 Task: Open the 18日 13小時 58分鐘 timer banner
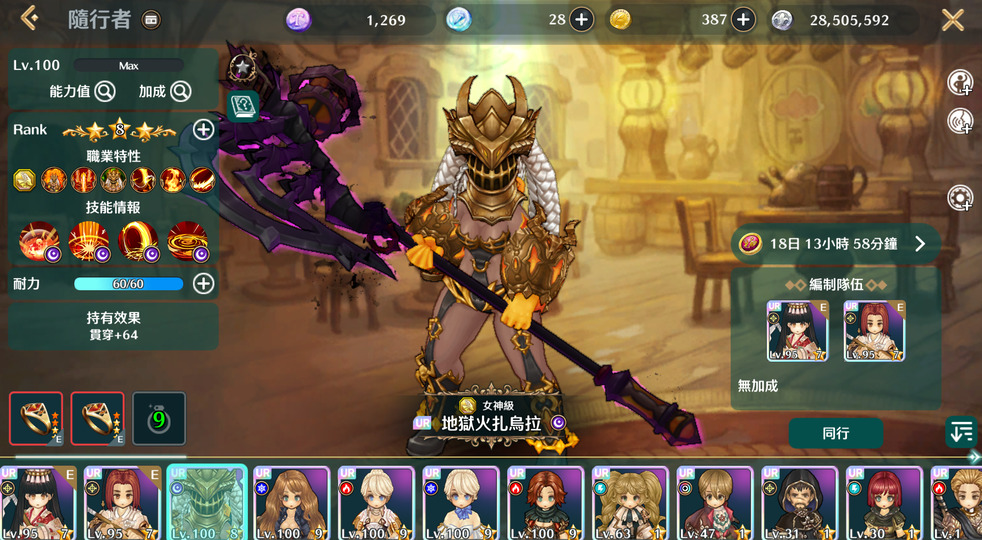[834, 243]
